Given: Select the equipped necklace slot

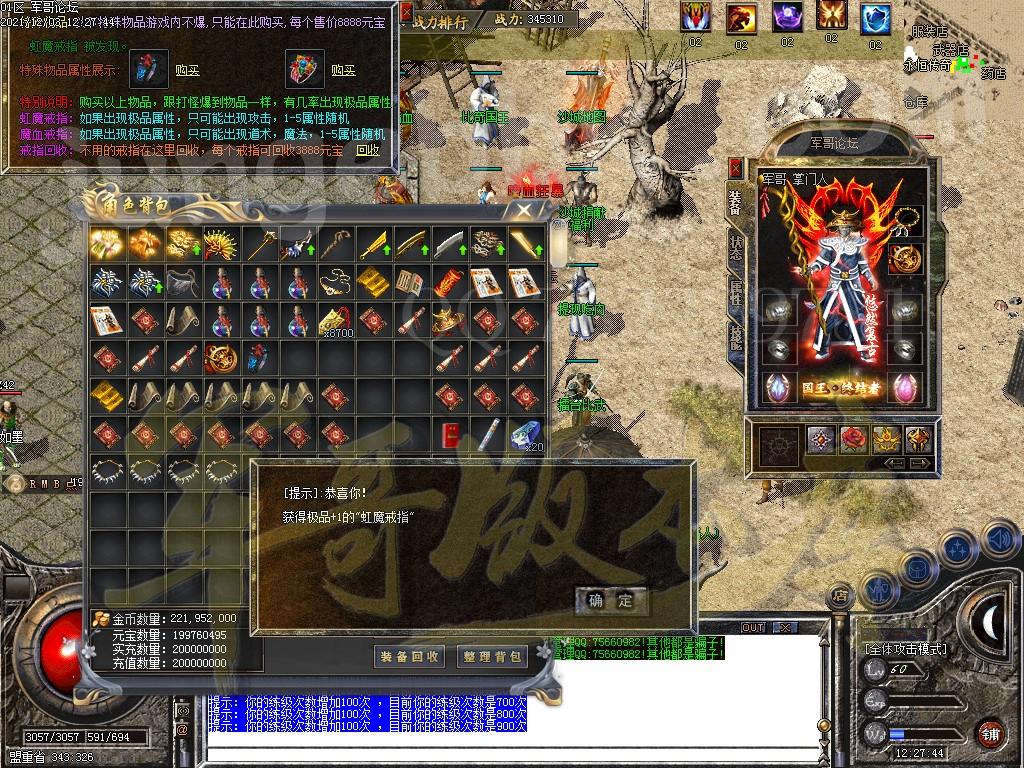Looking at the screenshot, I should [x=906, y=220].
